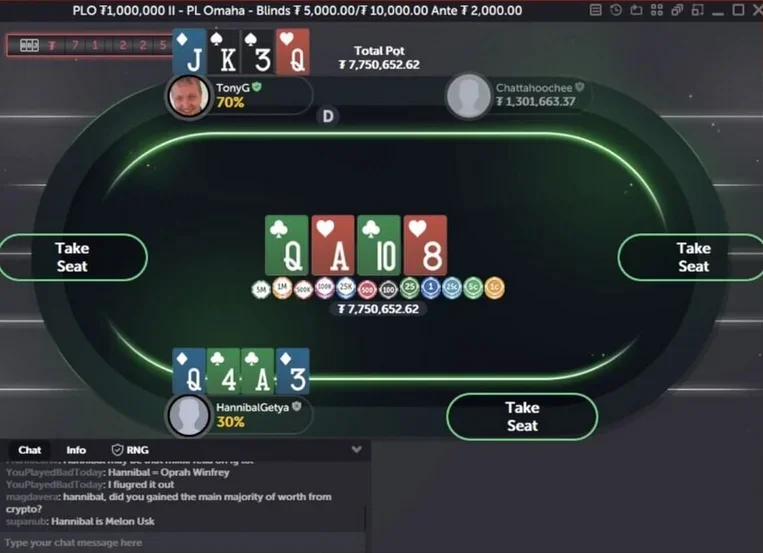
Task: Switch to the Chat tab
Action: (x=30, y=450)
